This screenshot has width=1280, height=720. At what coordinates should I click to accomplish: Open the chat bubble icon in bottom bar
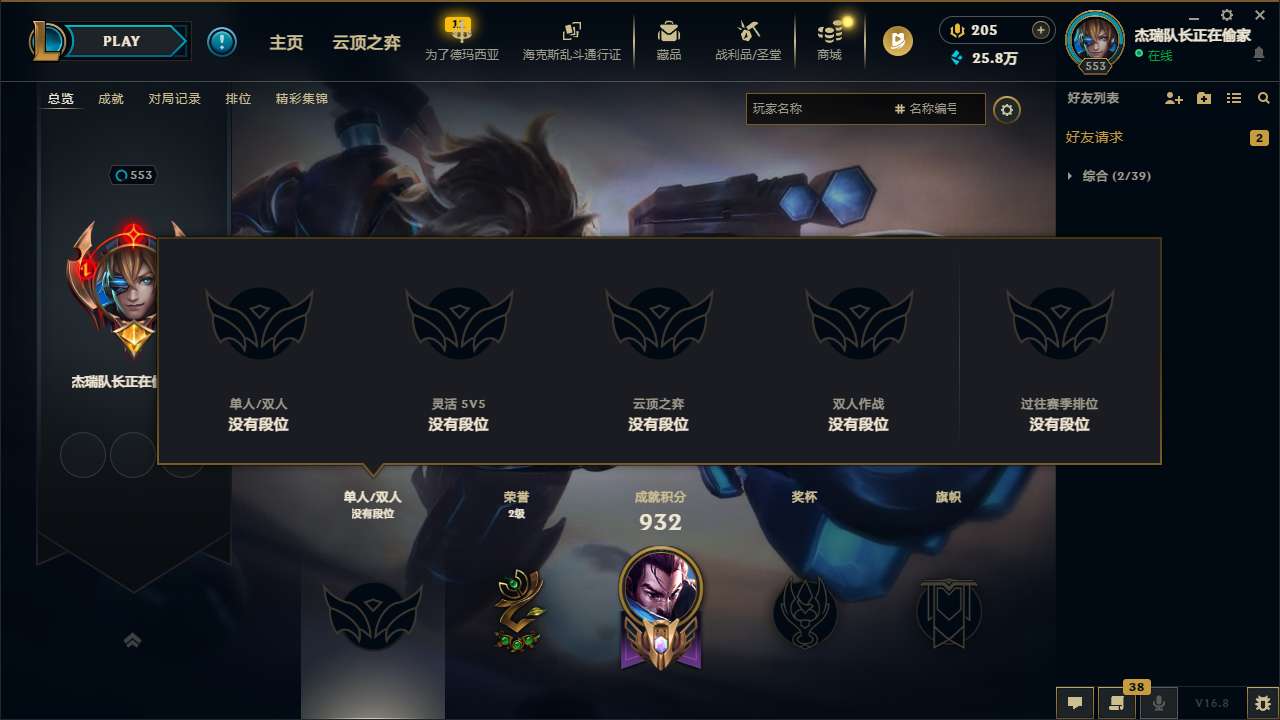(x=1075, y=703)
